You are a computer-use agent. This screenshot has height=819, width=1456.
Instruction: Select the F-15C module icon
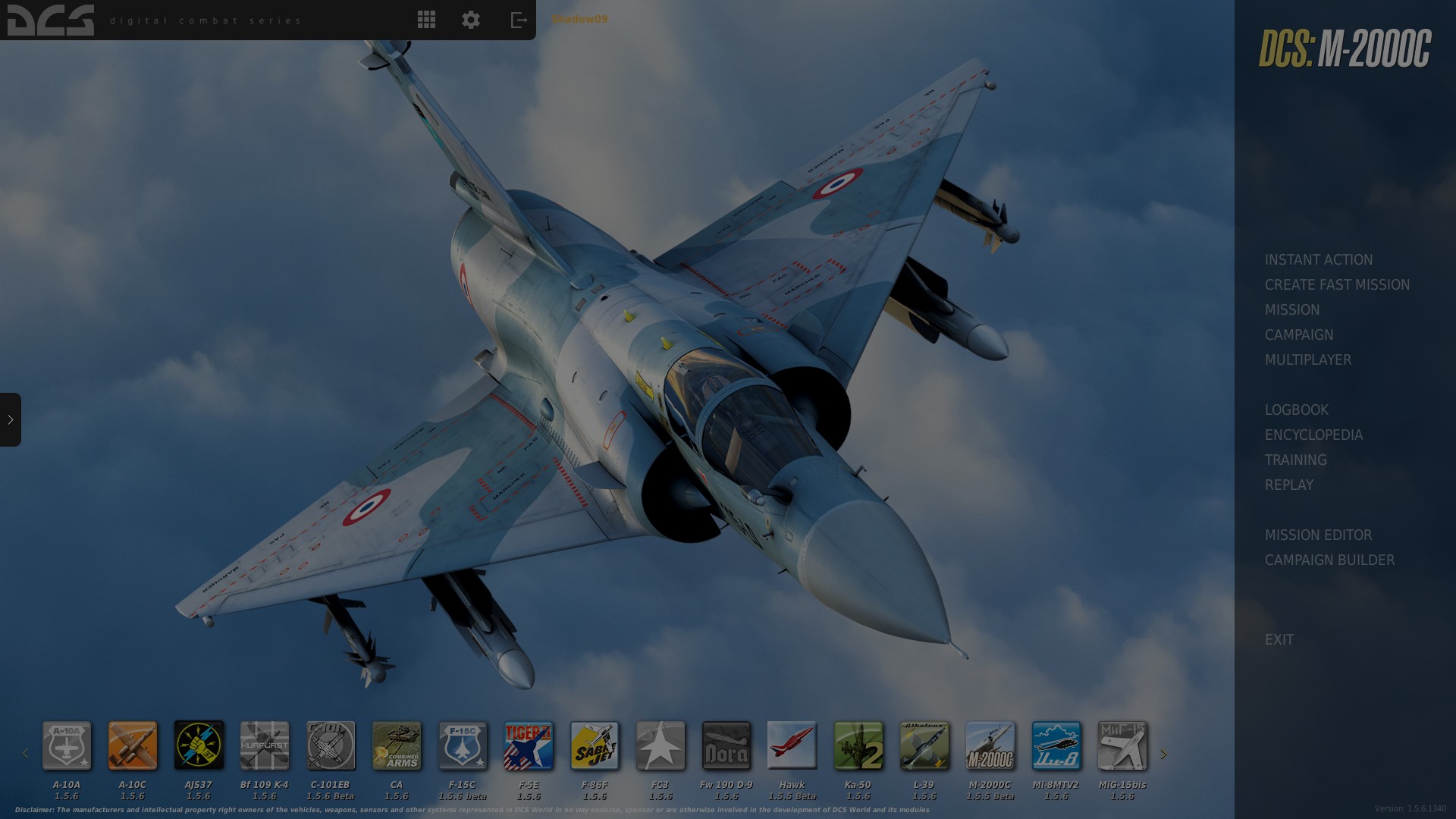463,747
